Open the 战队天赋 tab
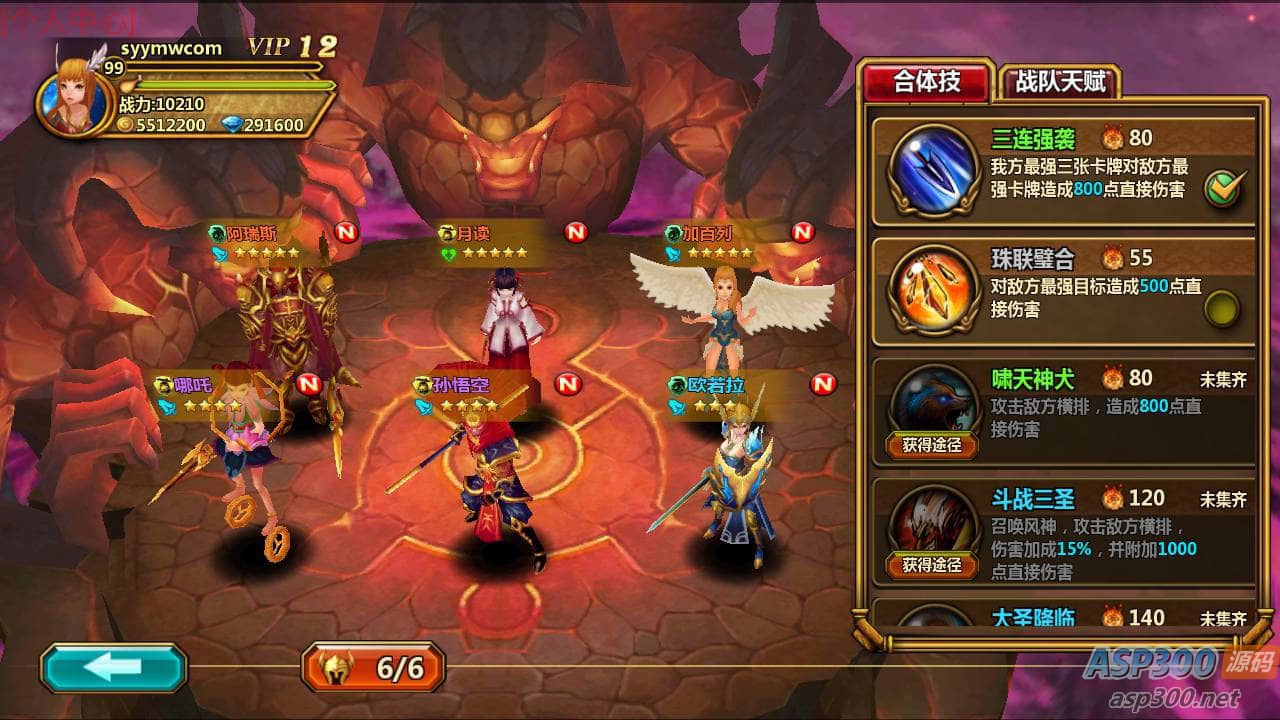 pyautogui.click(x=1059, y=82)
